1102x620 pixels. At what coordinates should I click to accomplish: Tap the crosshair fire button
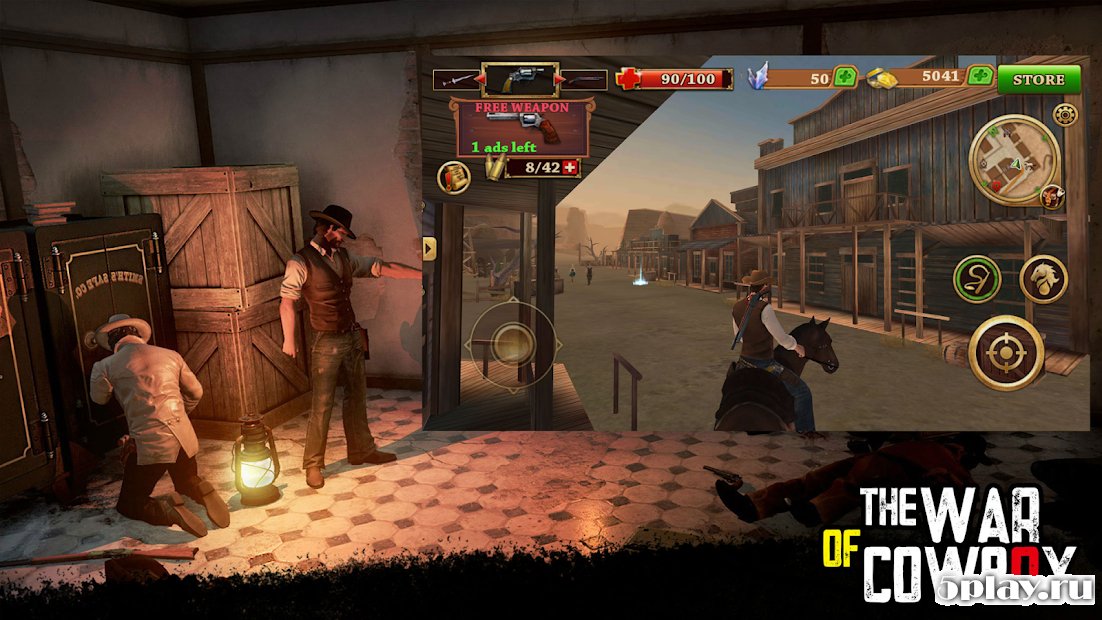[x=1006, y=352]
